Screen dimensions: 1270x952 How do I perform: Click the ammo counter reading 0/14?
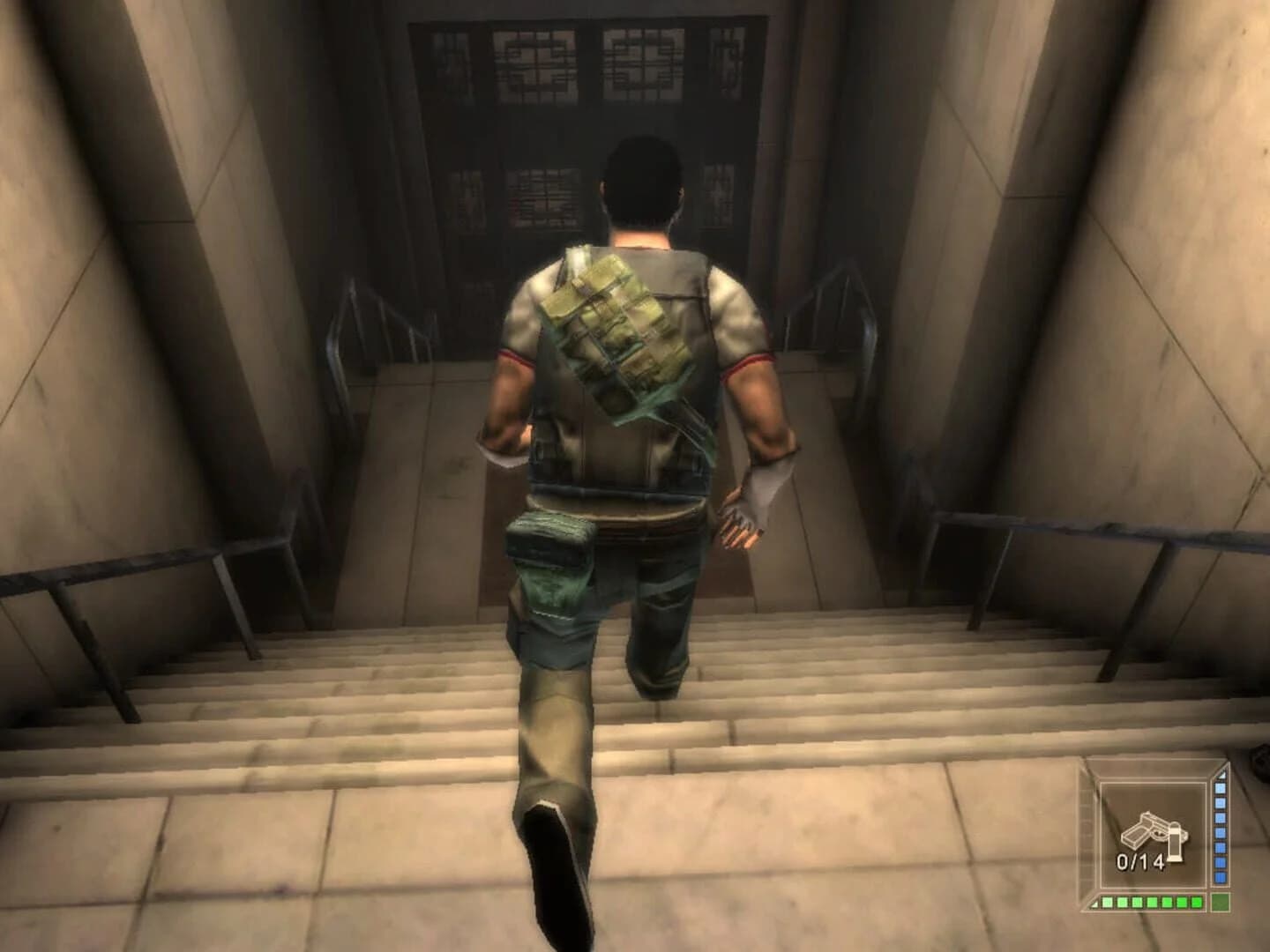(x=1141, y=859)
